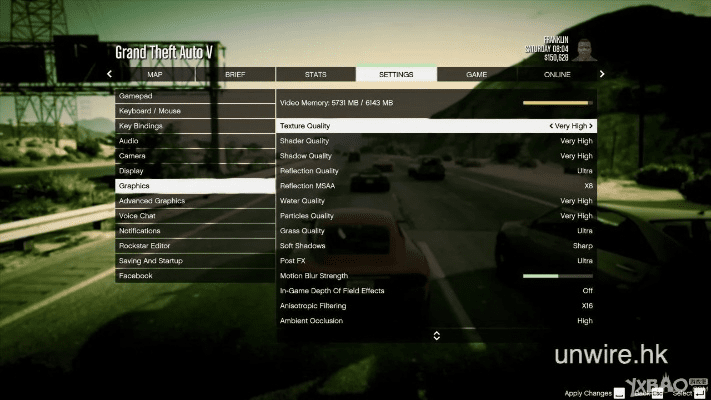The height and width of the screenshot is (400, 711).
Task: Select the STATS tab
Action: (x=315, y=74)
